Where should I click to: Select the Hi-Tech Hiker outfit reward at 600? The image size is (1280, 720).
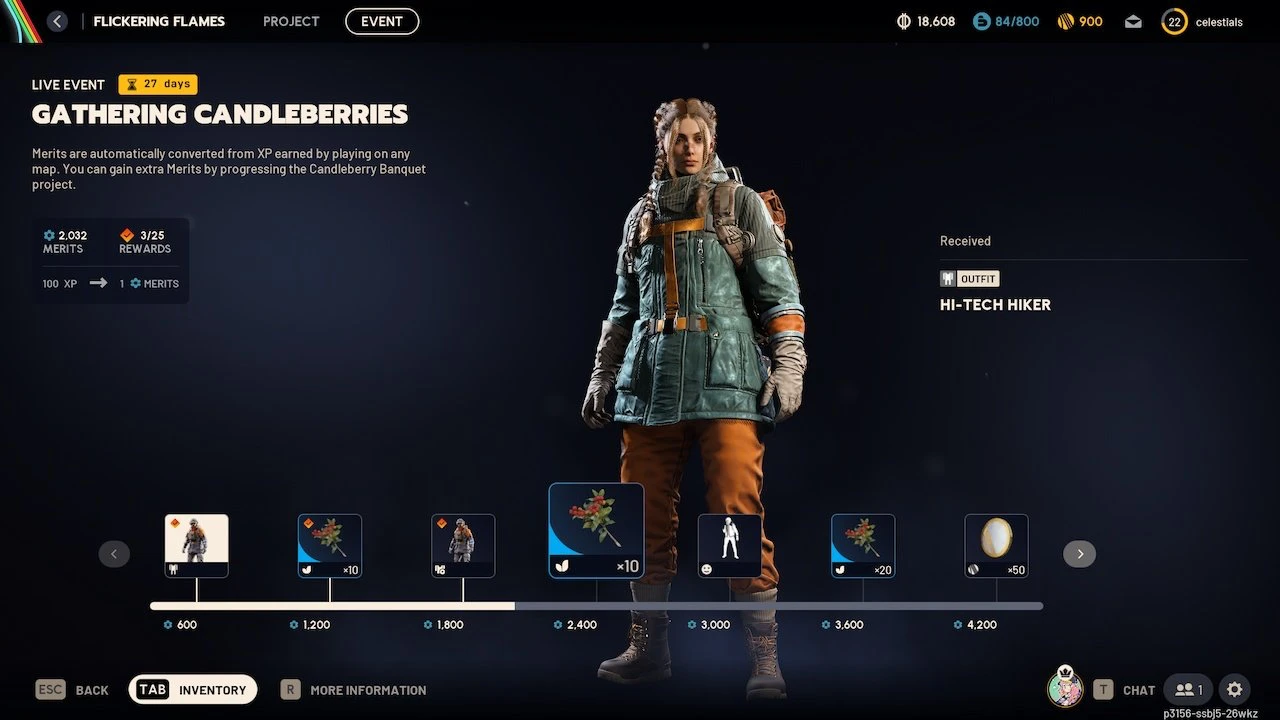pyautogui.click(x=196, y=545)
